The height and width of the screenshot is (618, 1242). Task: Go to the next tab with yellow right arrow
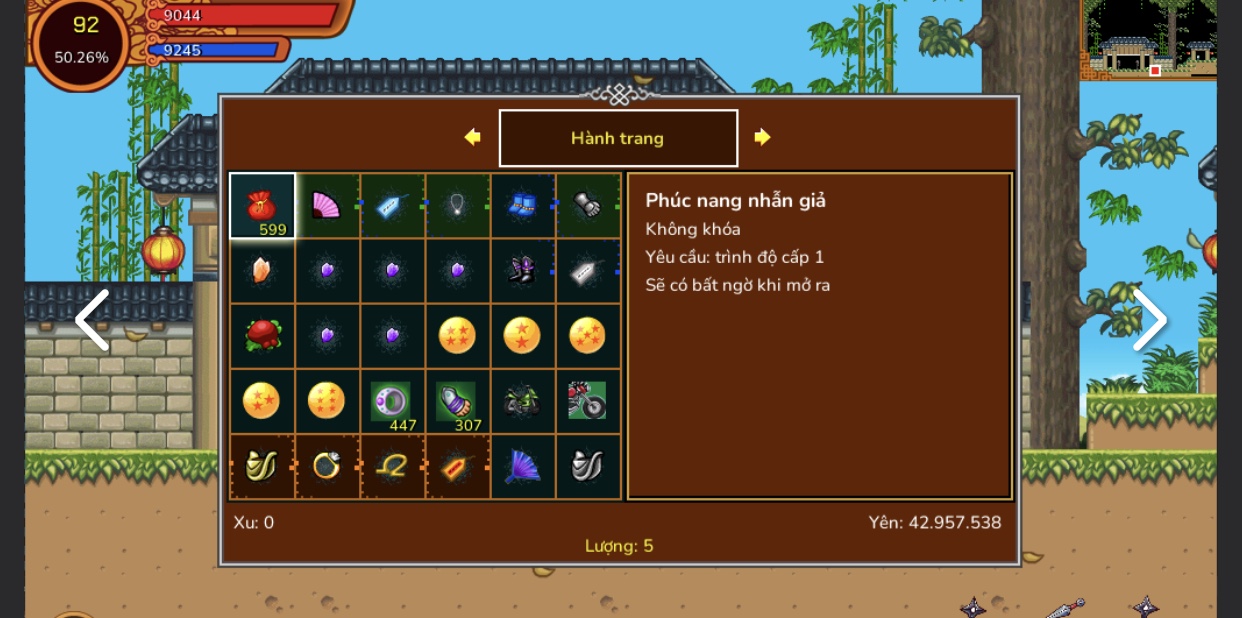[x=762, y=138]
